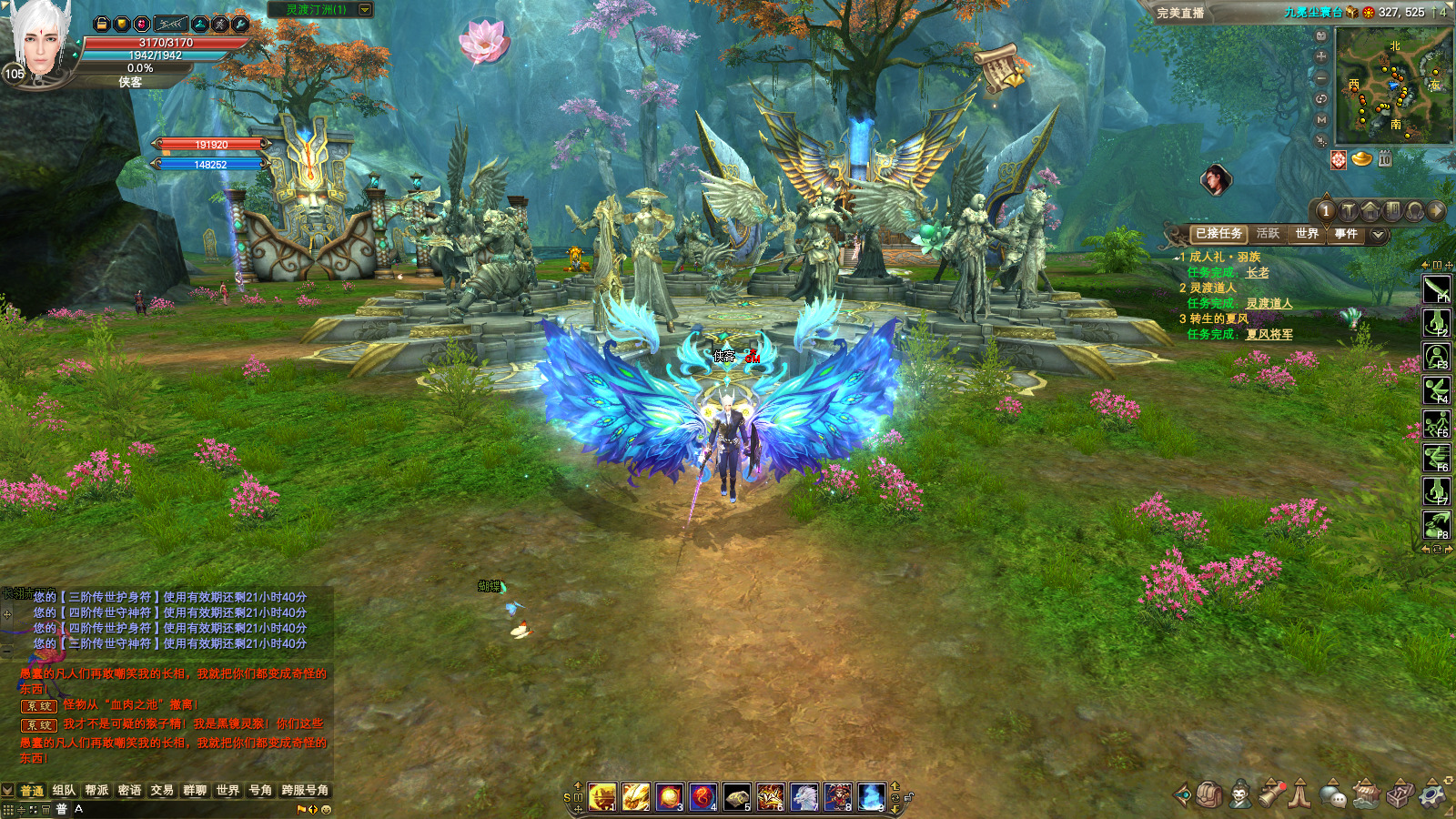
Task: Open the gold ingot shop icon
Action: point(1361,159)
